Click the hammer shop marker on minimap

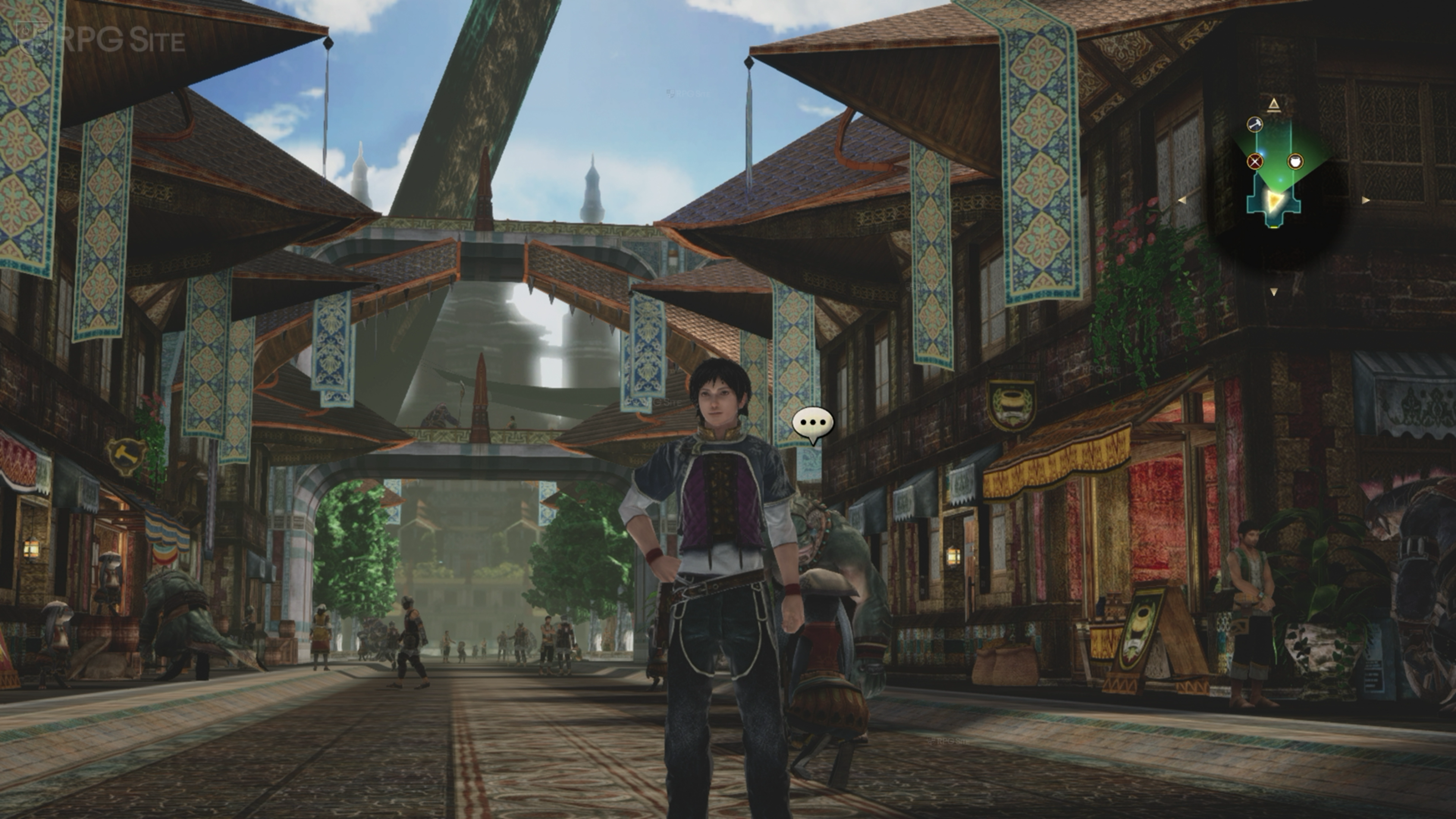(x=1255, y=124)
